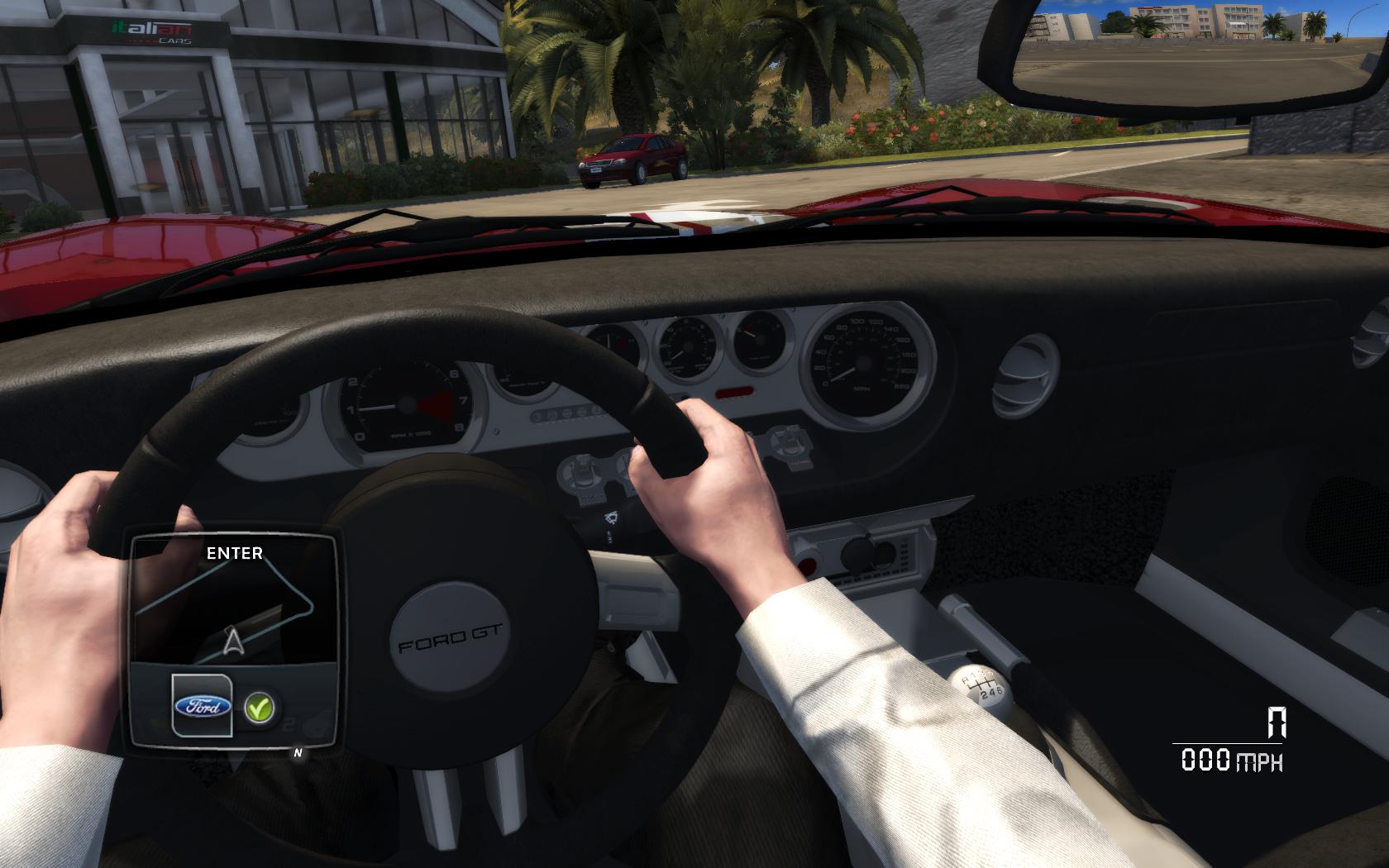Select the Ford logo tile
Image resolution: width=1389 pixels, height=868 pixels.
(x=202, y=705)
